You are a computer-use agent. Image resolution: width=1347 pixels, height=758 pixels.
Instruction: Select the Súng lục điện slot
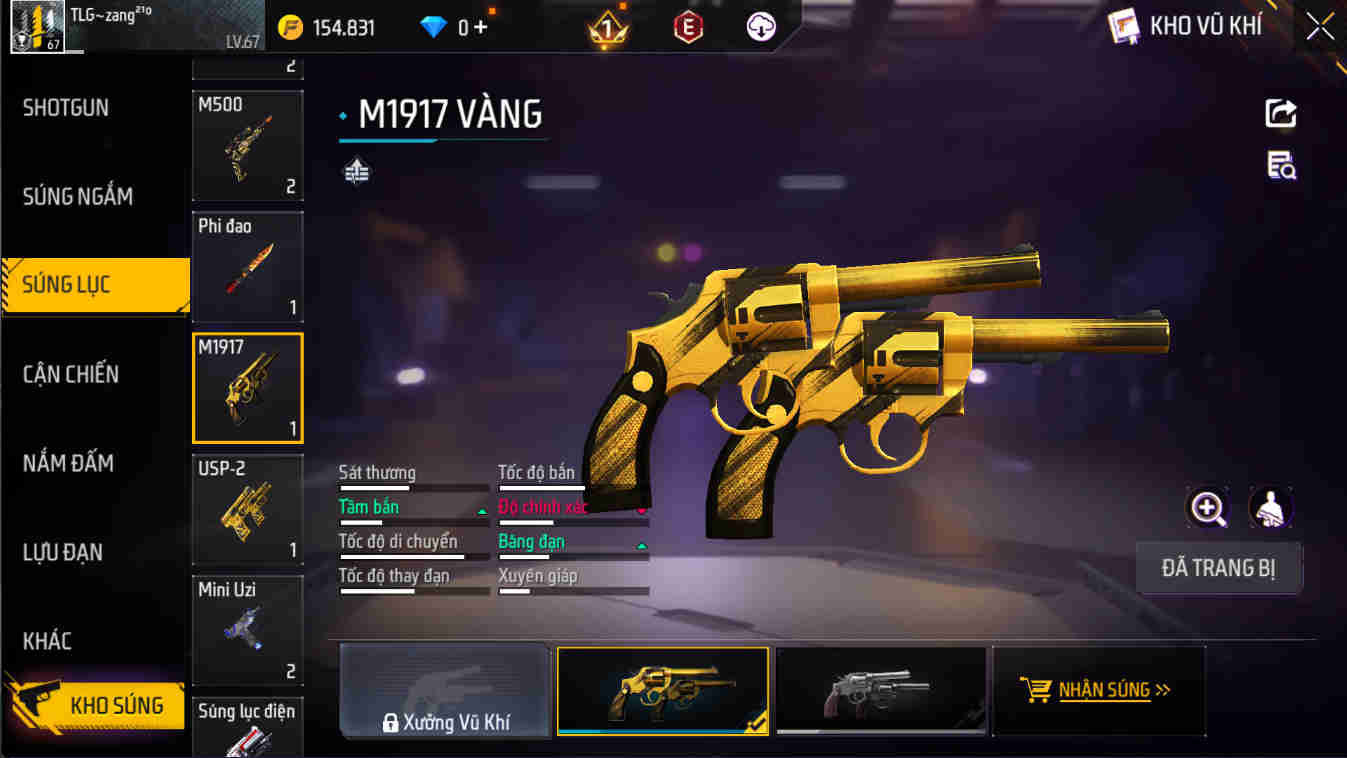point(247,728)
